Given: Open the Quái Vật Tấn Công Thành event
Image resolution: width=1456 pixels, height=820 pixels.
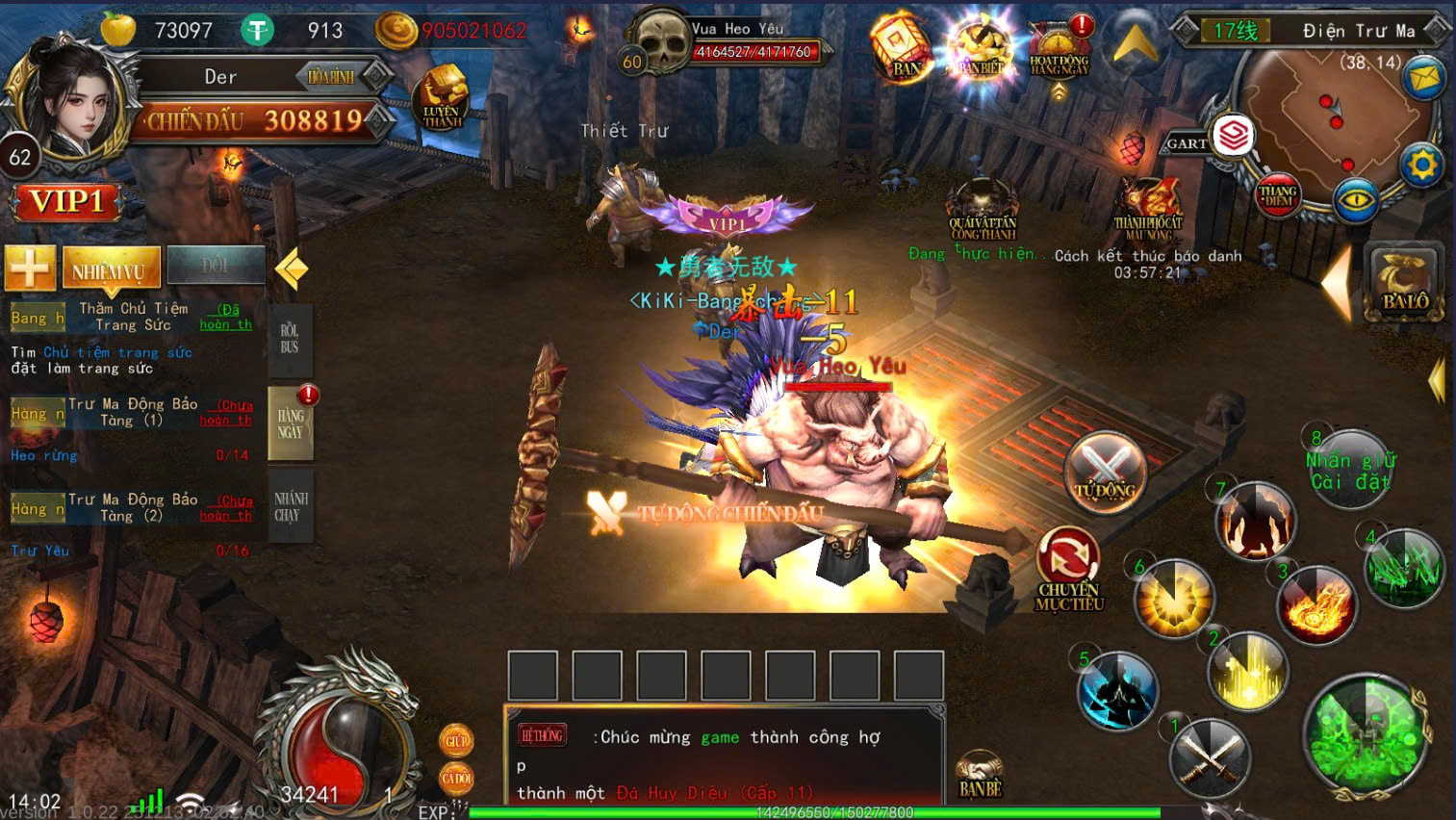Looking at the screenshot, I should (982, 210).
